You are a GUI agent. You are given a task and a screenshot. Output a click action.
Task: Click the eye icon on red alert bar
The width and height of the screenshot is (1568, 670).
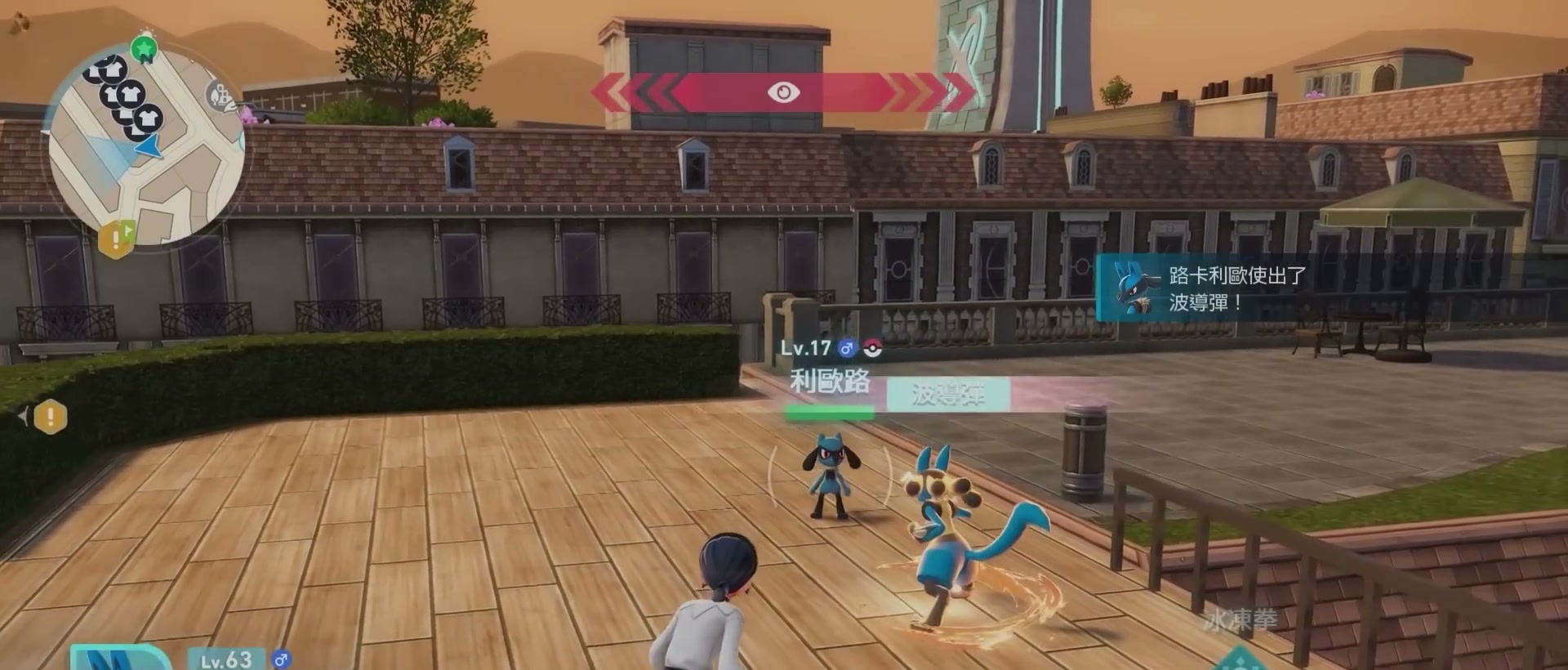click(783, 92)
